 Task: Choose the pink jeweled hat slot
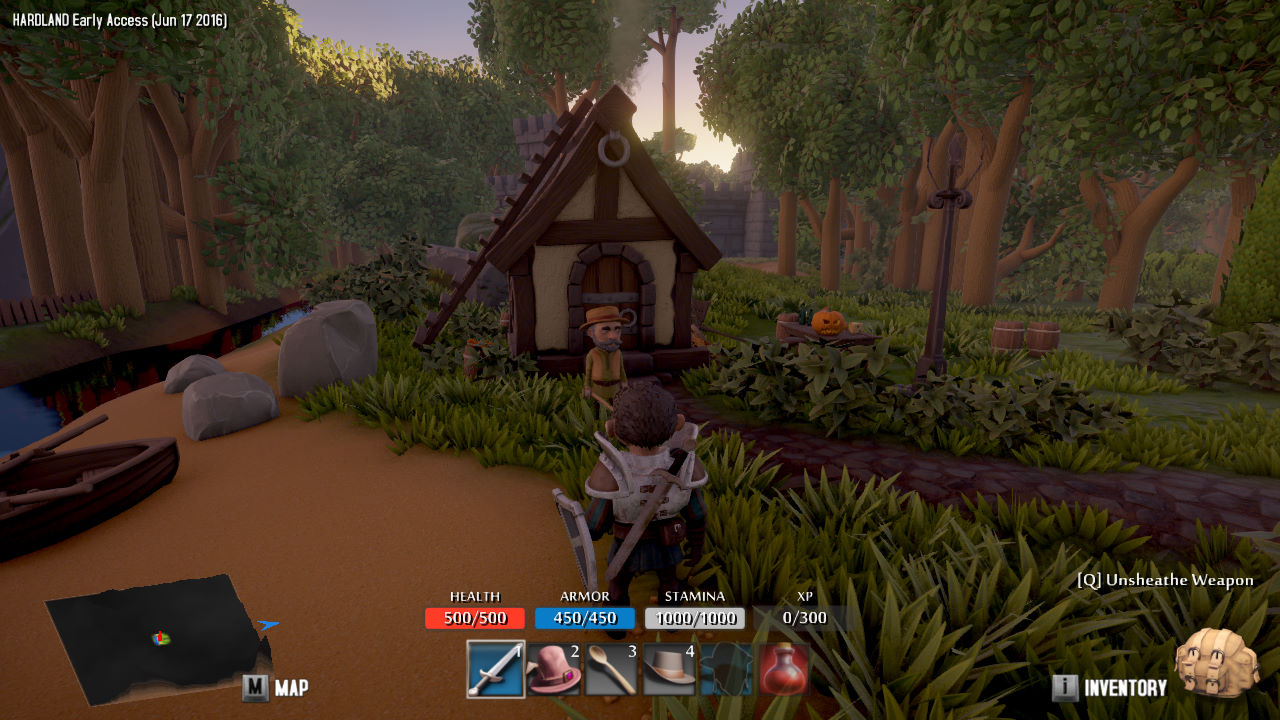point(554,669)
